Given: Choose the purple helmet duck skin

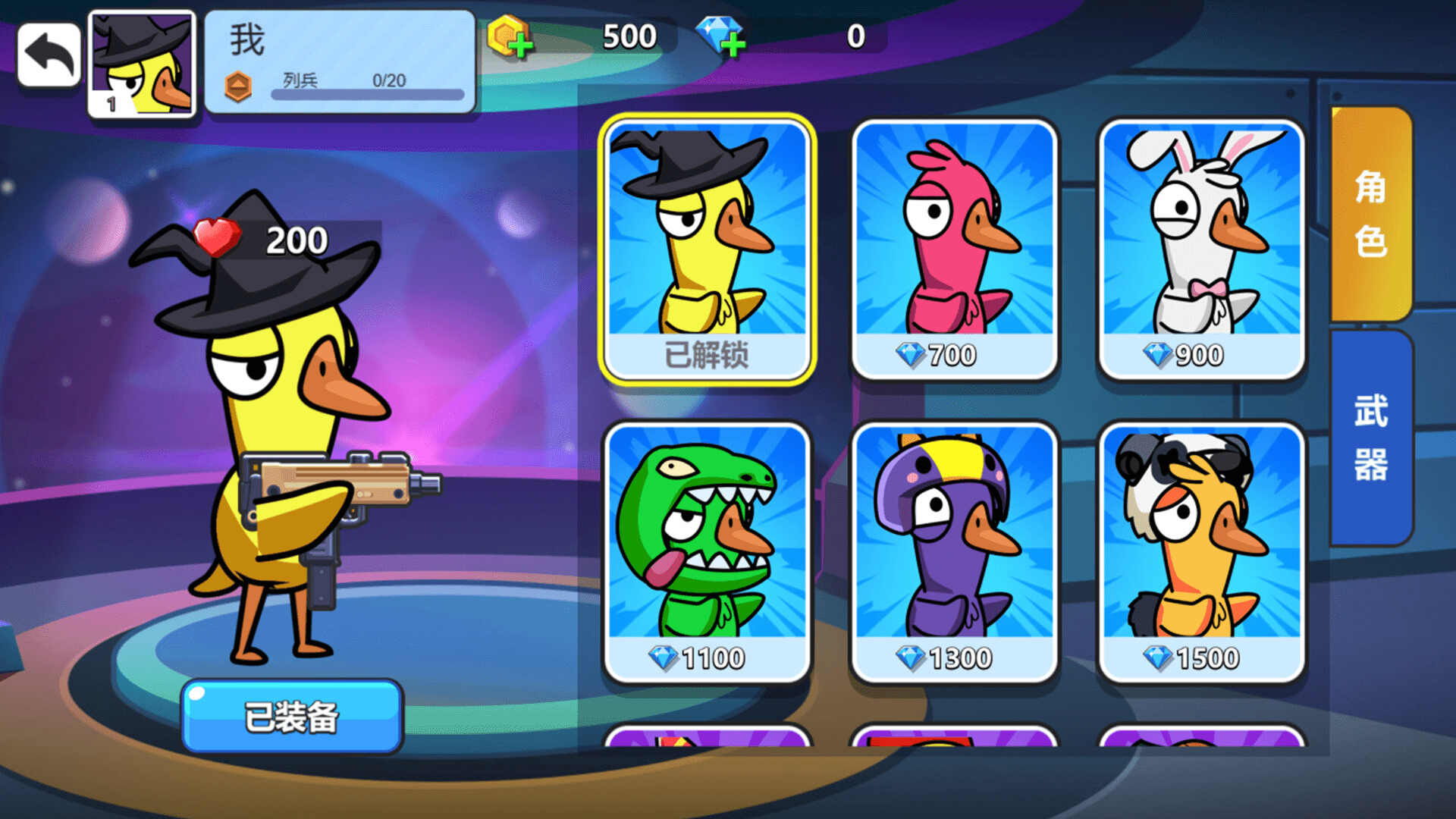Looking at the screenshot, I should 954,552.
